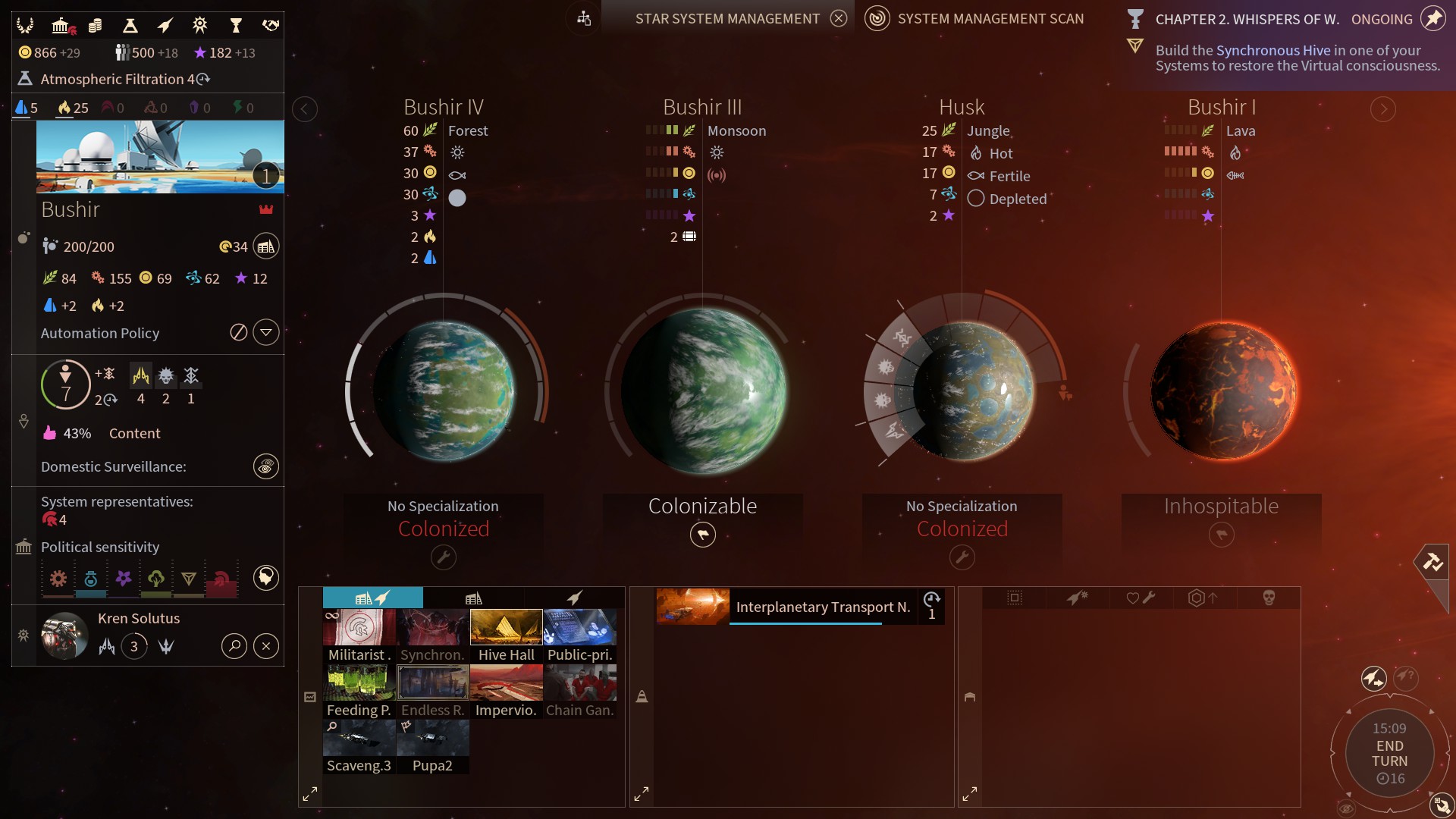Pin the Chapter 2 quest tracker
This screenshot has height=819, width=1456.
pos(1432,18)
